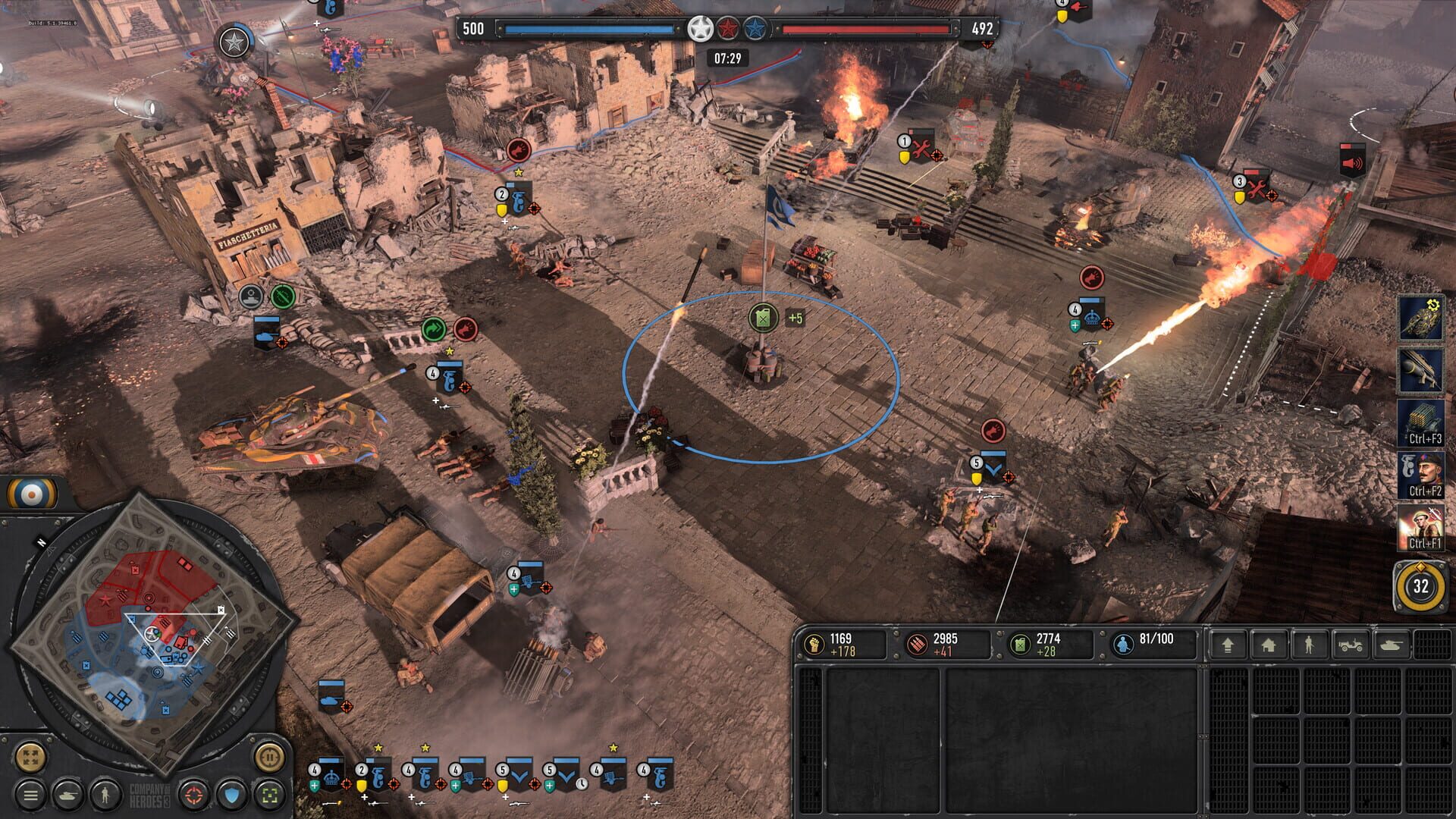Click the manpower fist resource icon
This screenshot has height=819, width=1456.
click(814, 645)
